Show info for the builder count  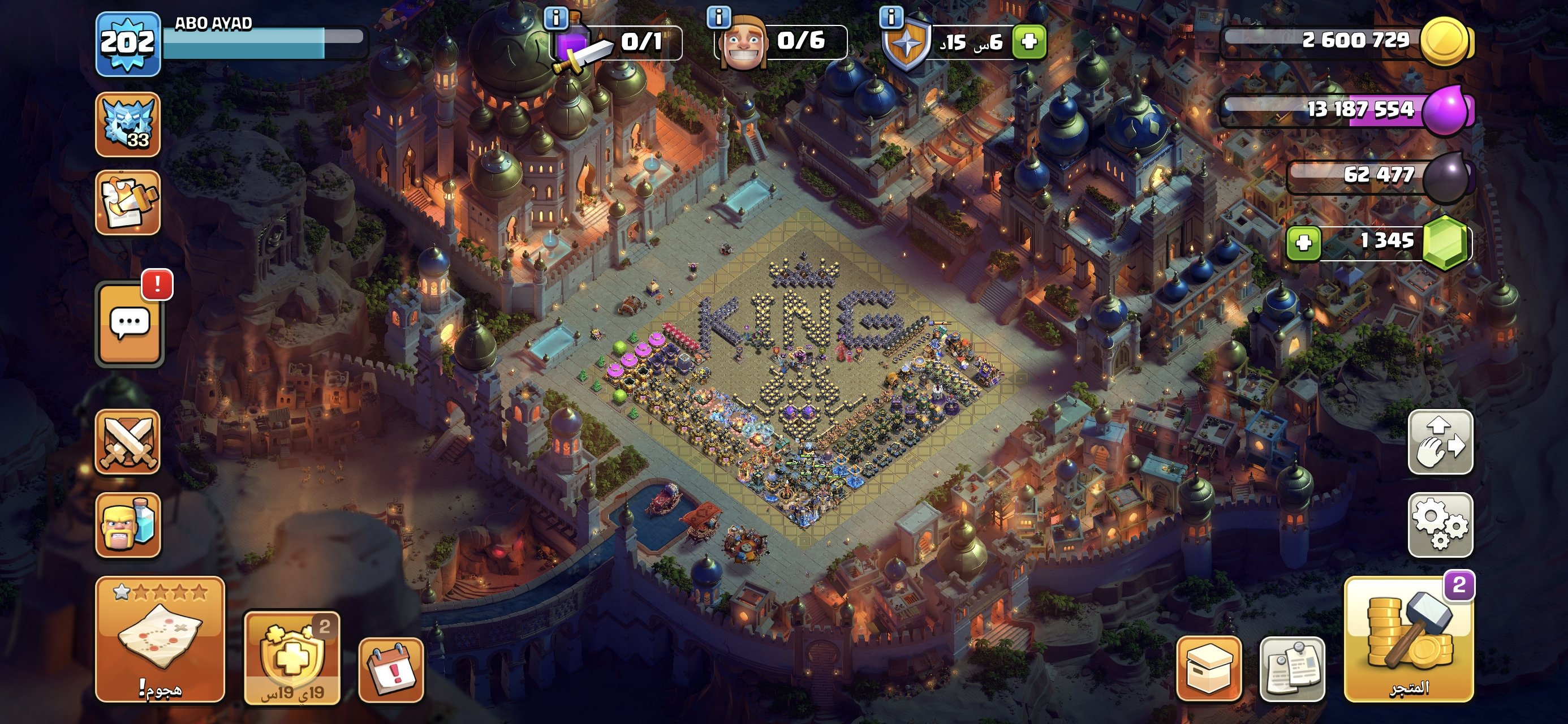[718, 17]
